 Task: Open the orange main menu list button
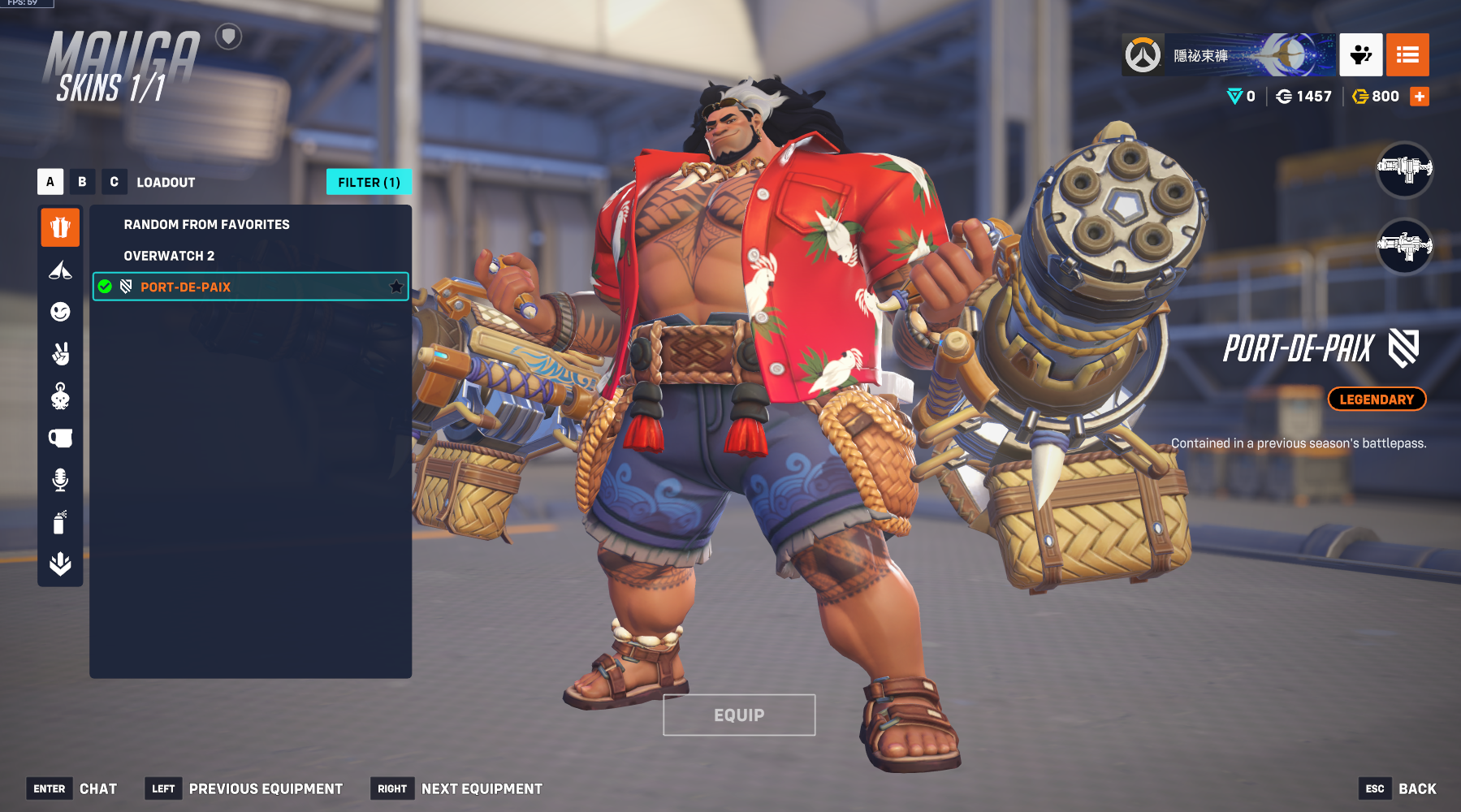1407,55
